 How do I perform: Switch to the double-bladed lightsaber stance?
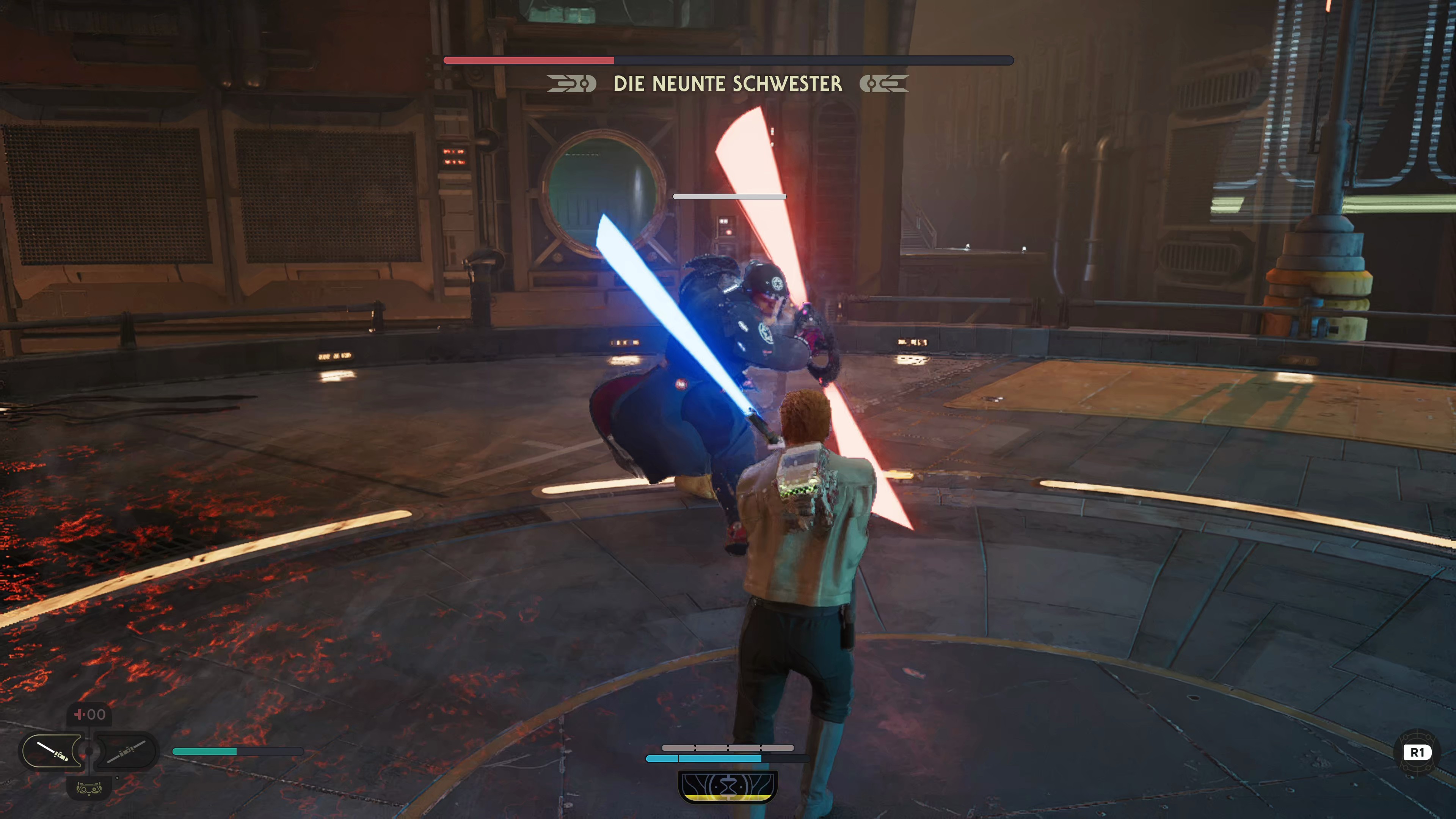coord(126,751)
